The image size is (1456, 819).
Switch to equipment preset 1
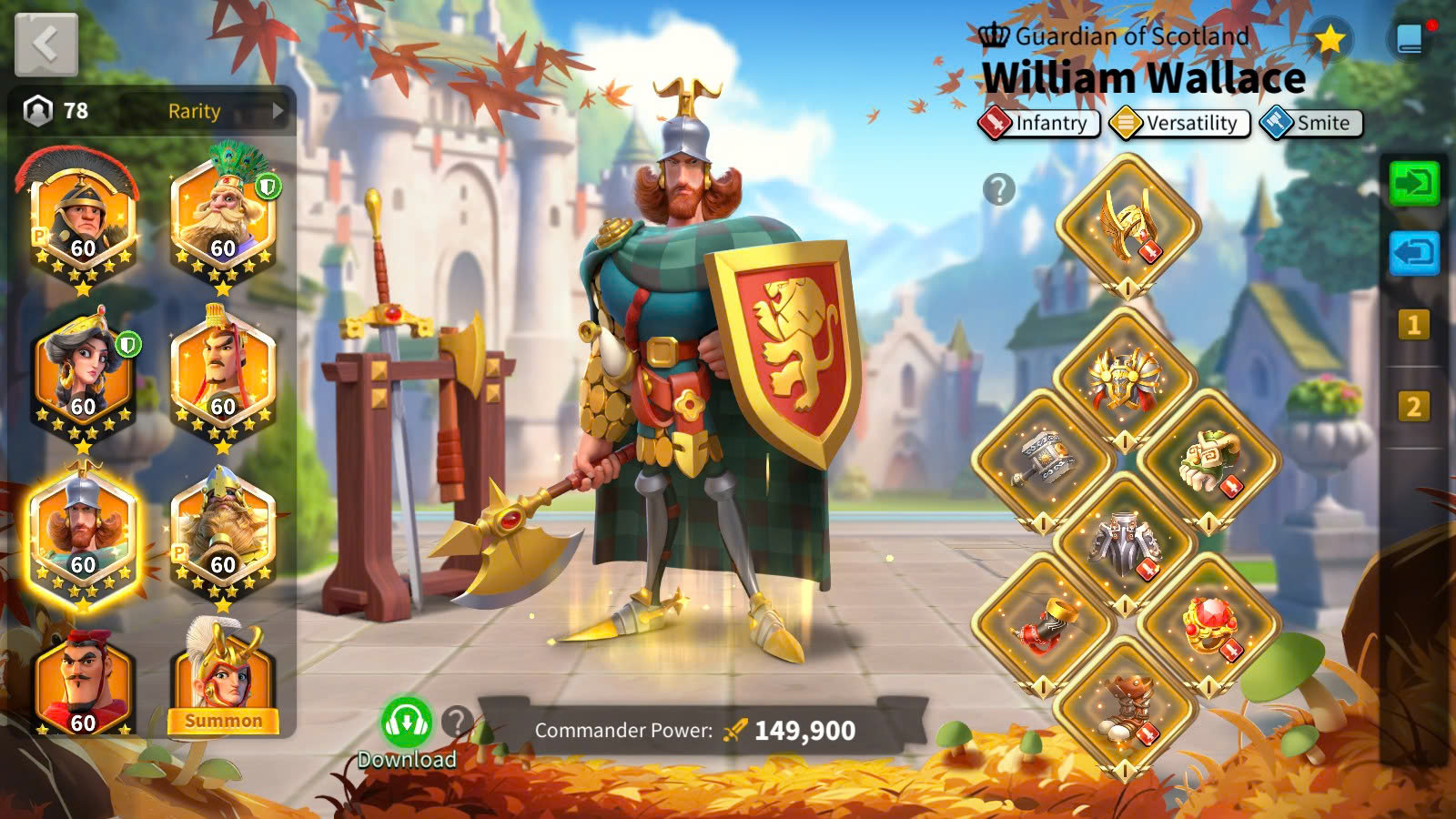pos(1413,325)
